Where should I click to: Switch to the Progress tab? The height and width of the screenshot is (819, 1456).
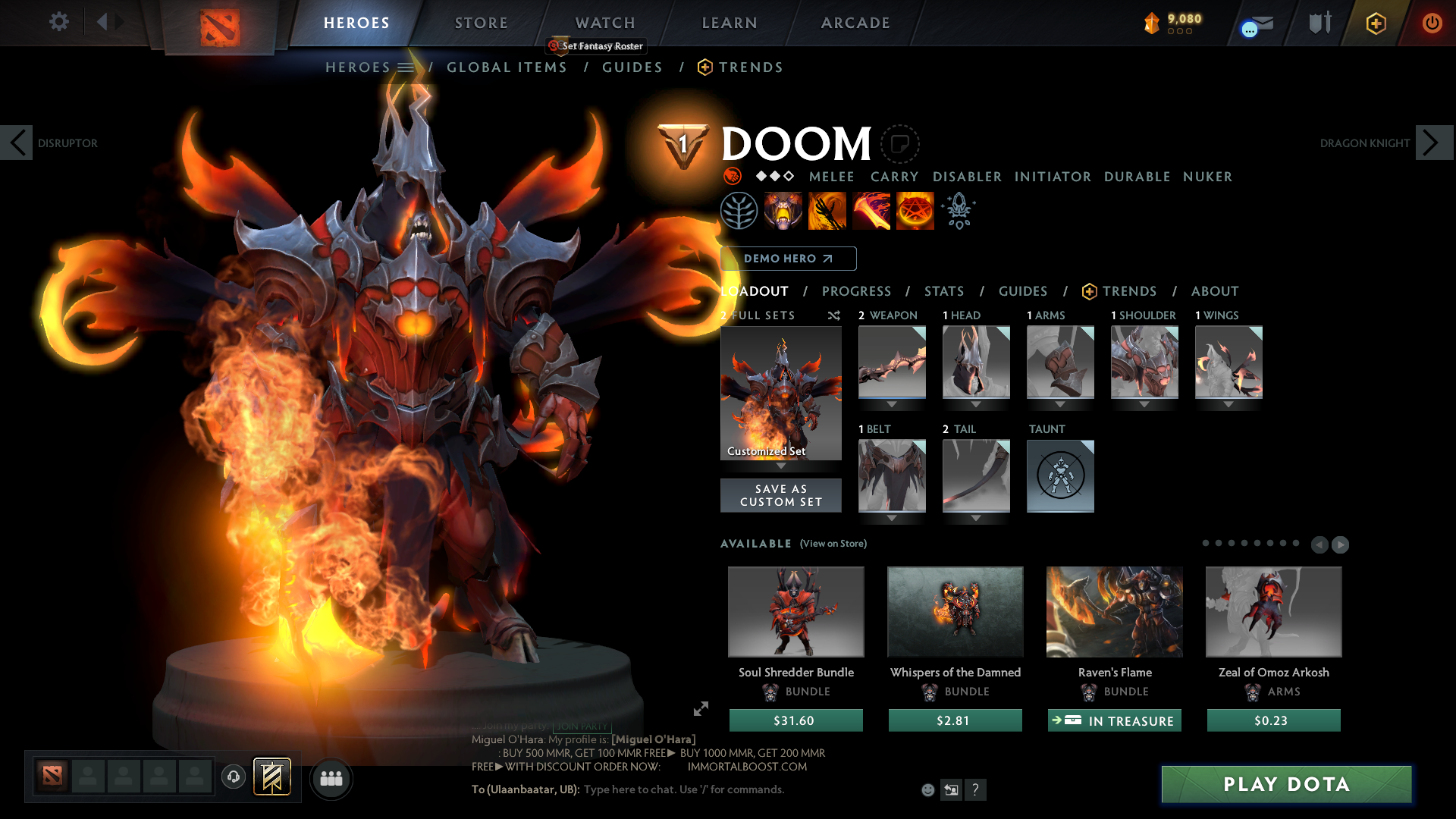tap(857, 291)
